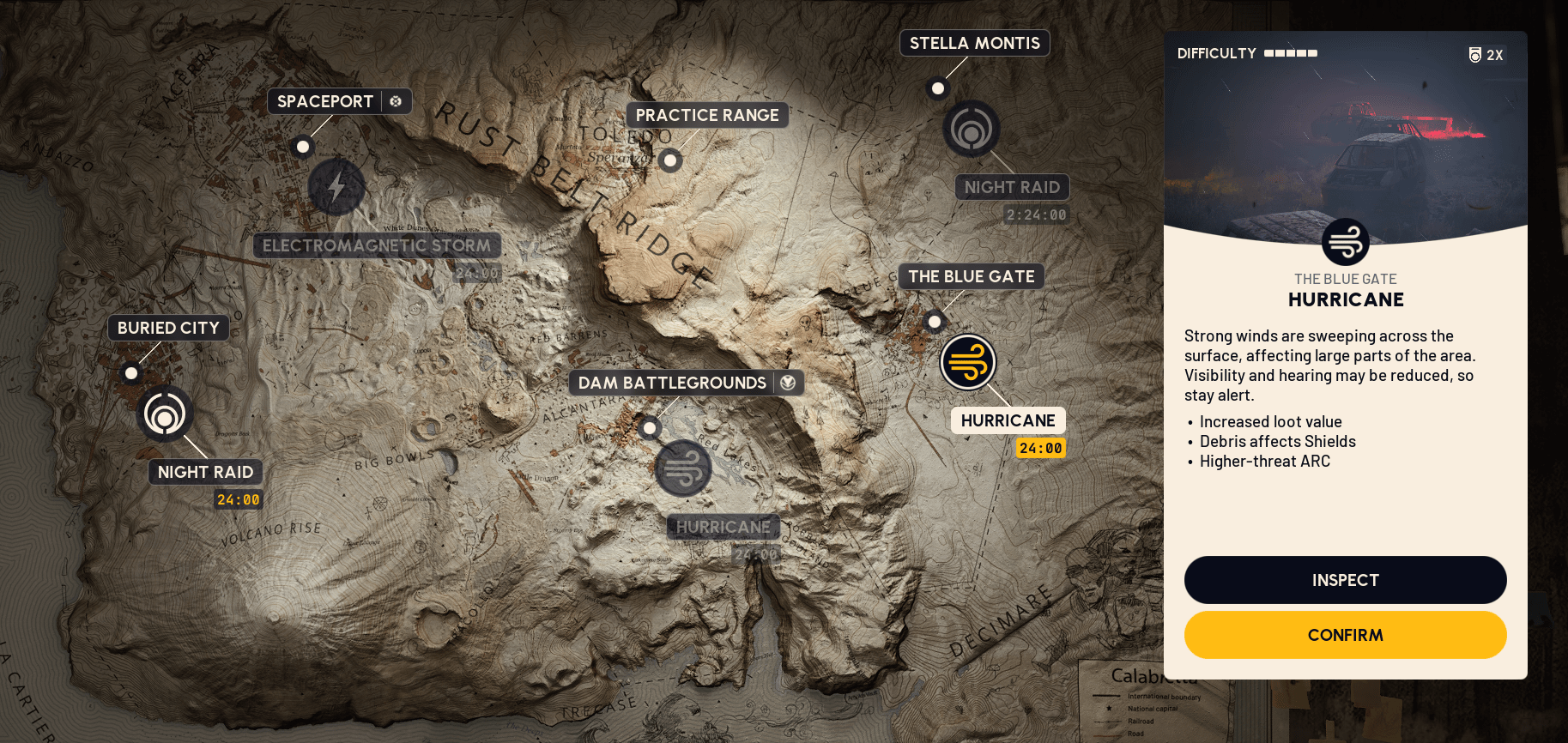Click the hurricane icon at The Blue Gate
Viewport: 1568px width, 743px height.
(x=968, y=363)
